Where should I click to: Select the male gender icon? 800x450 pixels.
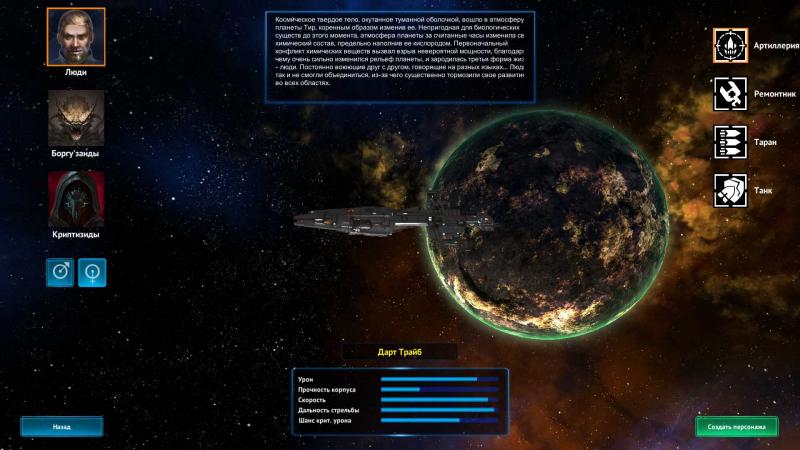pyautogui.click(x=60, y=272)
